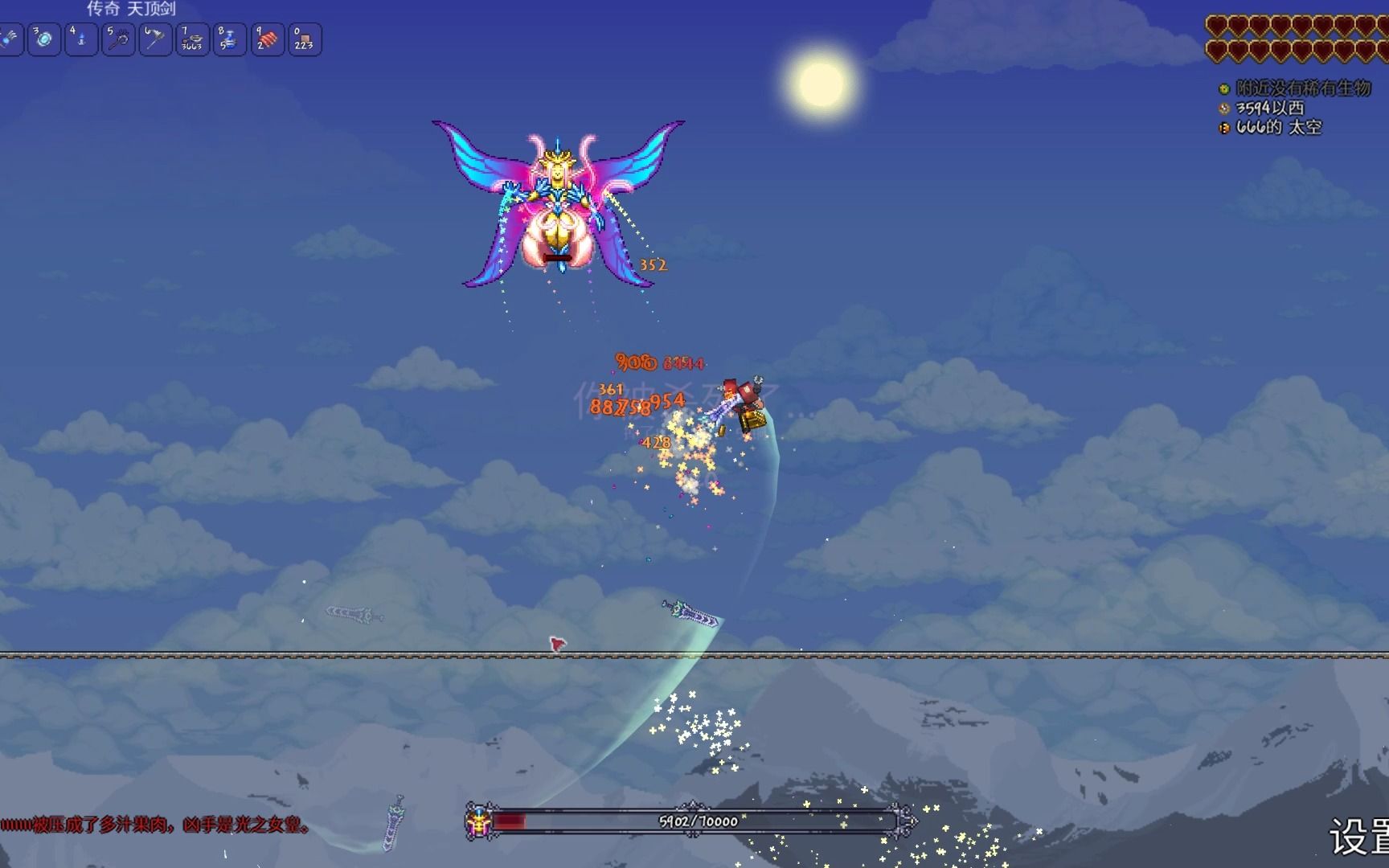Select the slot 7 item stacked 3663
The image size is (1389, 868).
pyautogui.click(x=192, y=39)
